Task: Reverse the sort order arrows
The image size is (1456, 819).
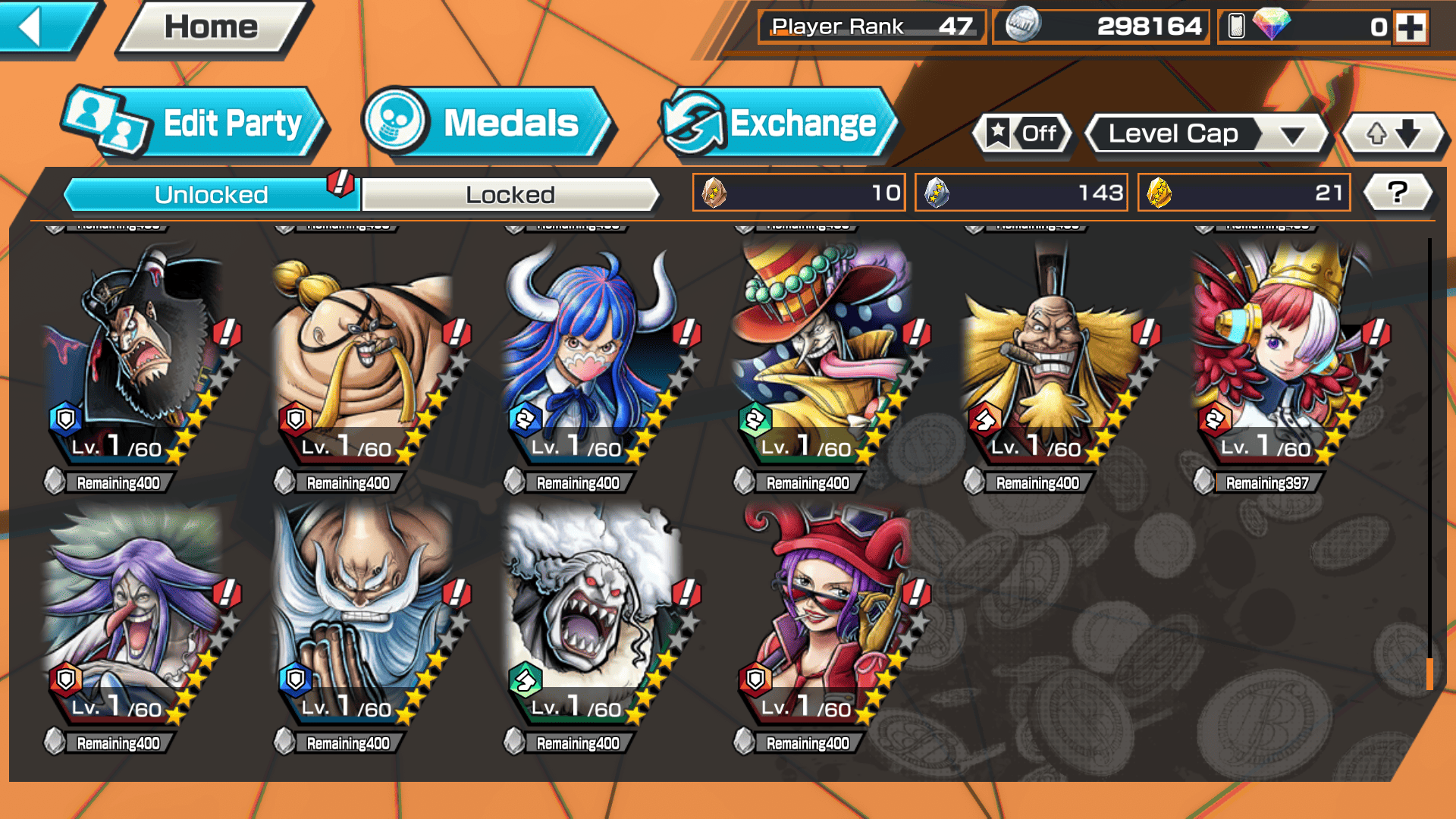Action: (1393, 134)
